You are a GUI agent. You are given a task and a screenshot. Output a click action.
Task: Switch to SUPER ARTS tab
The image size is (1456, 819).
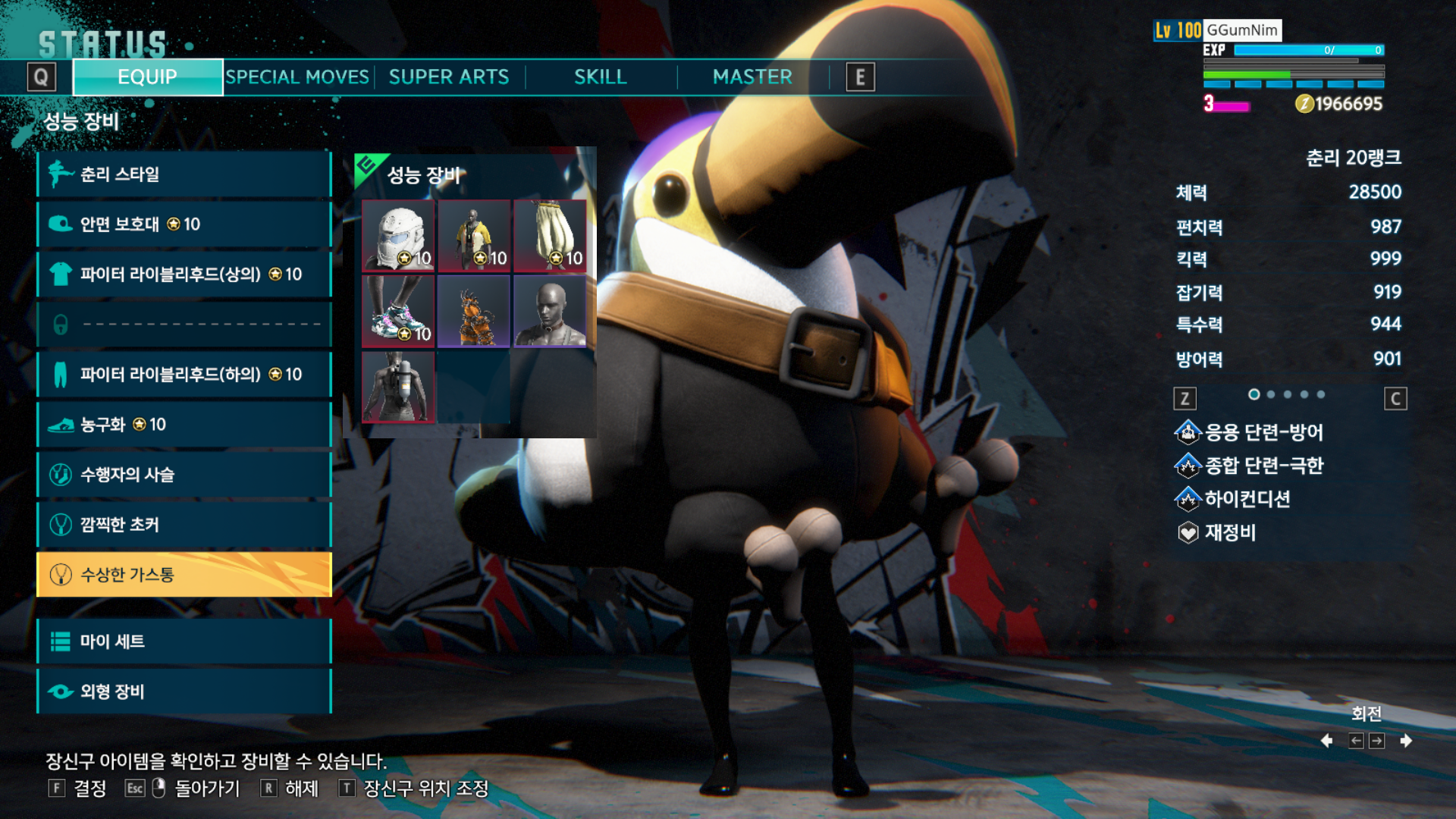point(449,77)
